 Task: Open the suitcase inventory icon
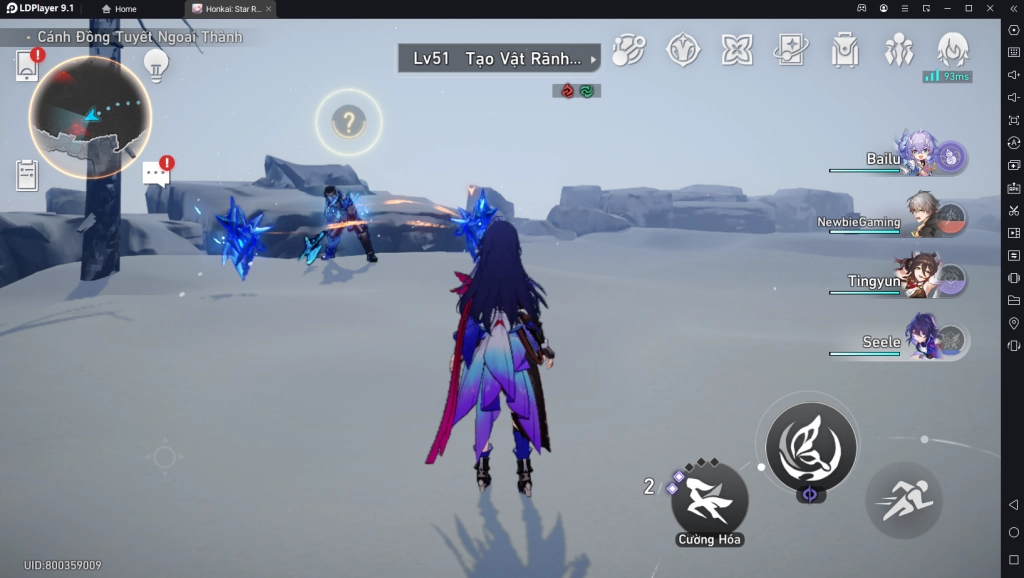[845, 50]
